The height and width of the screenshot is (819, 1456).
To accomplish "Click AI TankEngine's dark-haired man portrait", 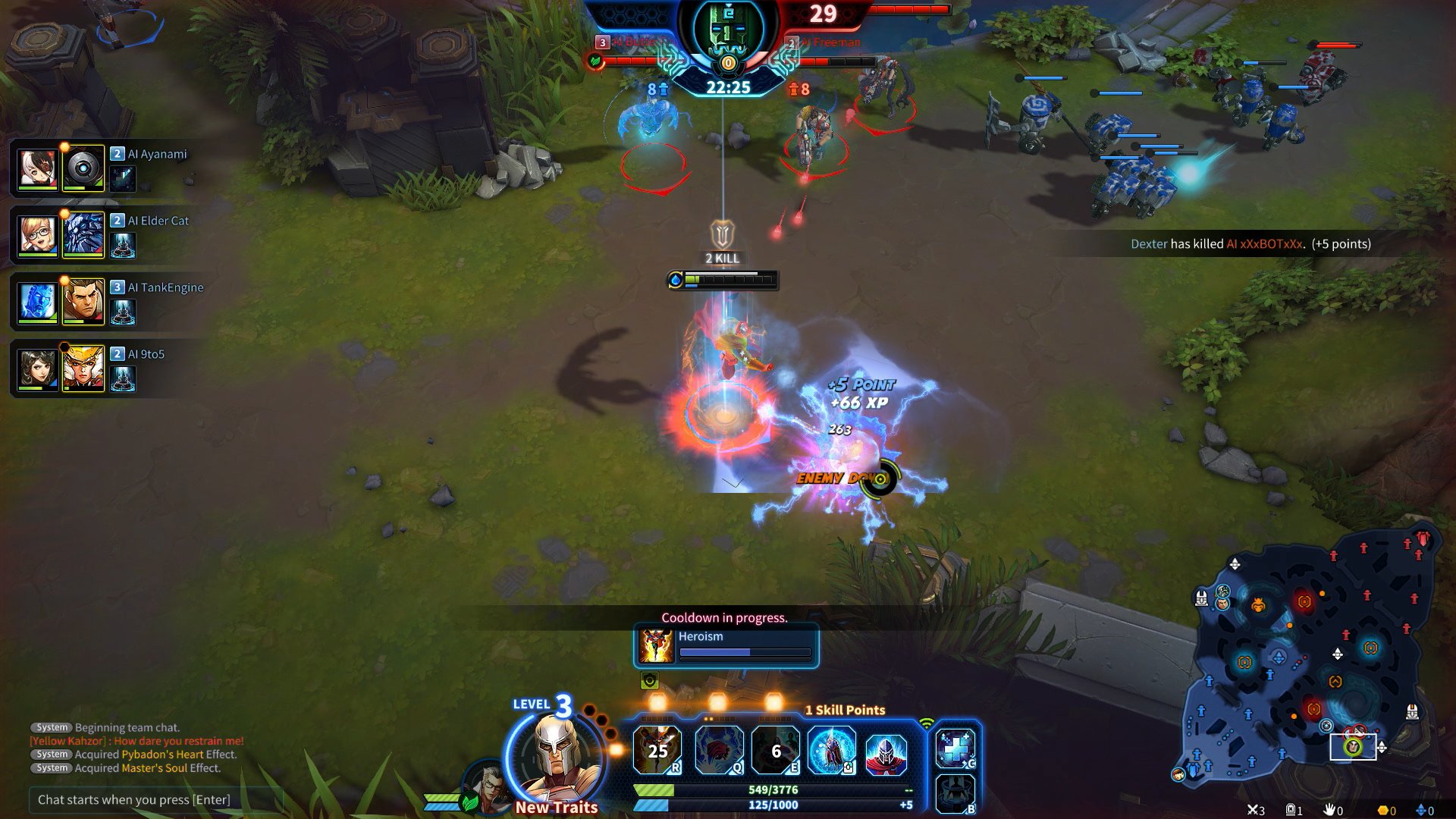I will tap(83, 302).
